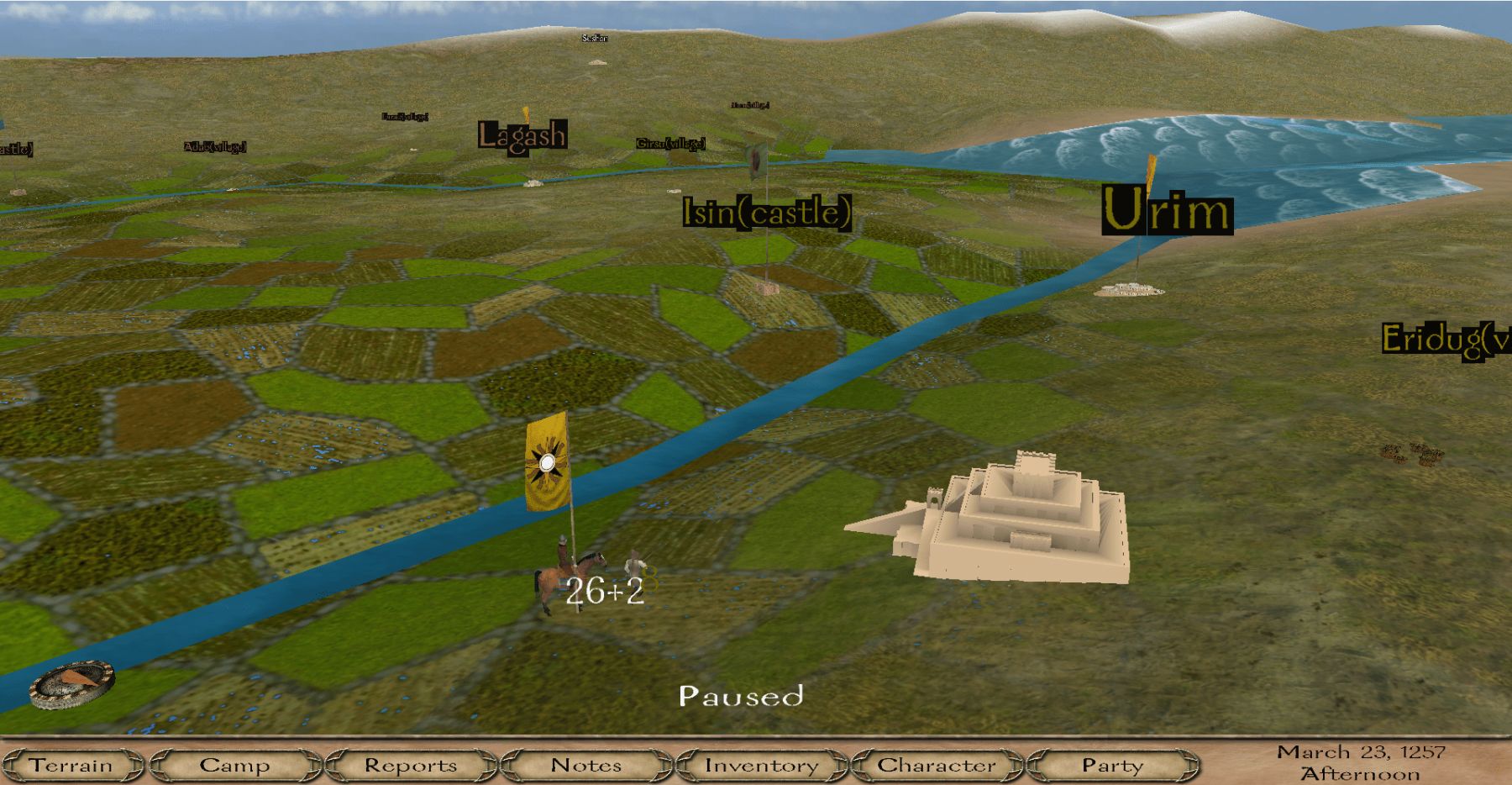
Task: Open the Camp menu
Action: pos(235,765)
